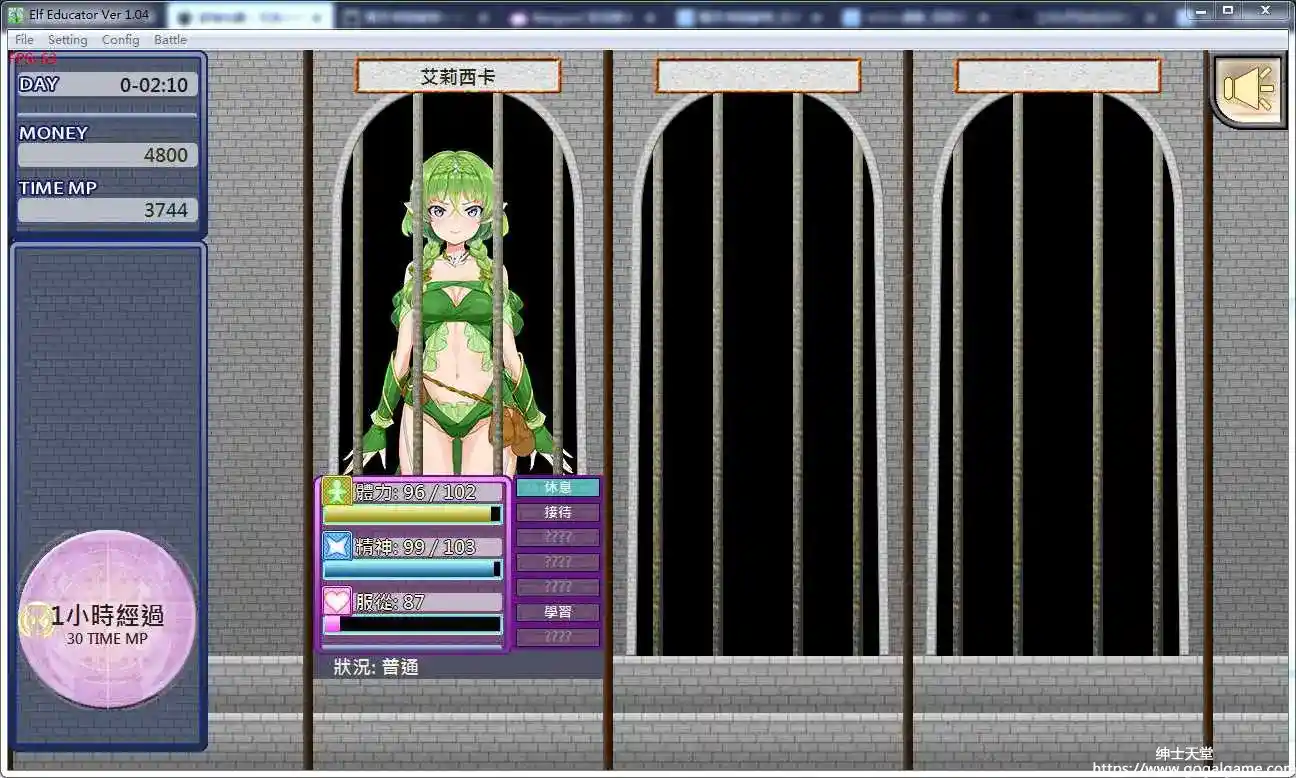Open the Config menu

click(120, 40)
